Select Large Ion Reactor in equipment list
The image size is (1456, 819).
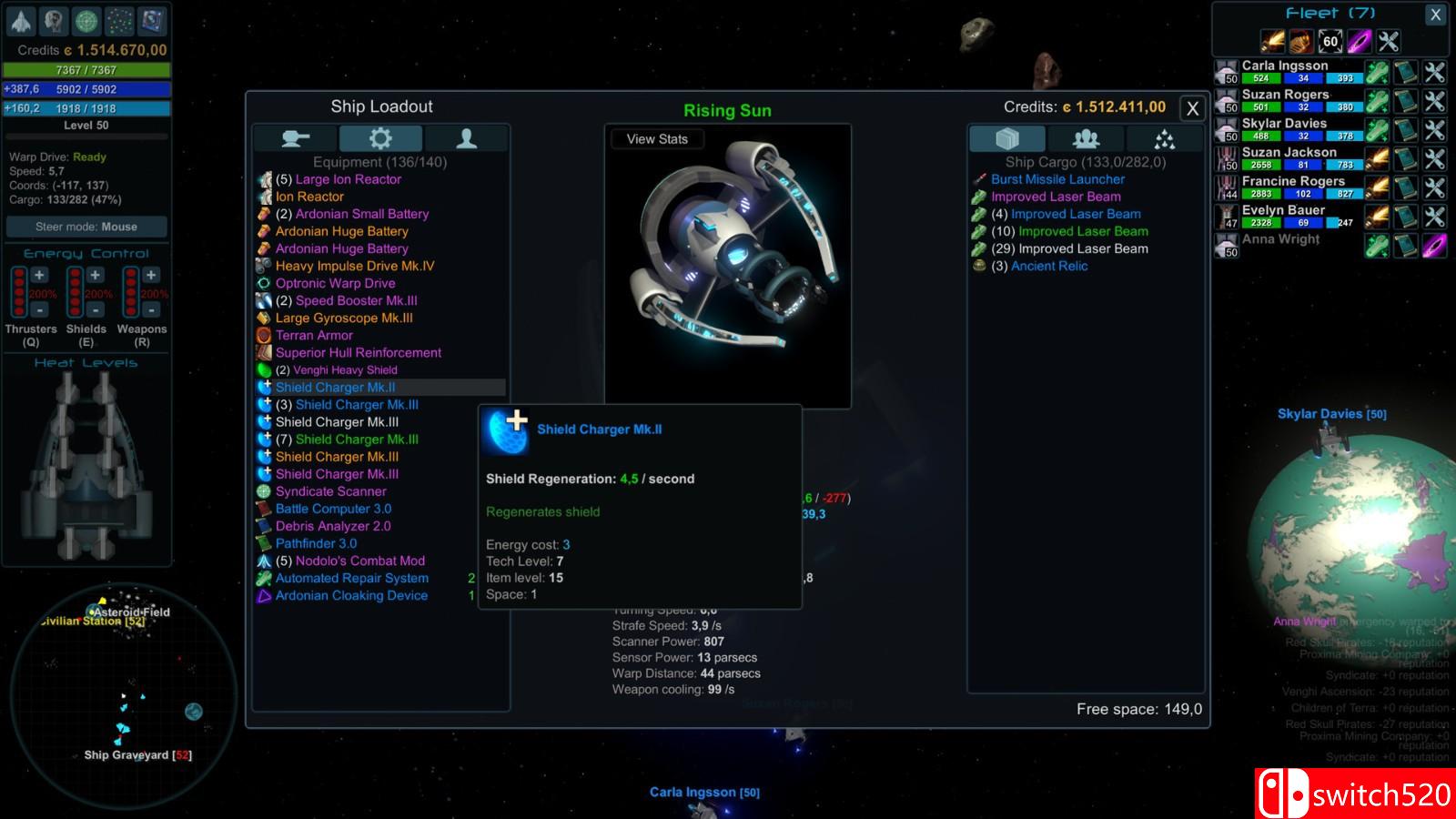point(348,179)
